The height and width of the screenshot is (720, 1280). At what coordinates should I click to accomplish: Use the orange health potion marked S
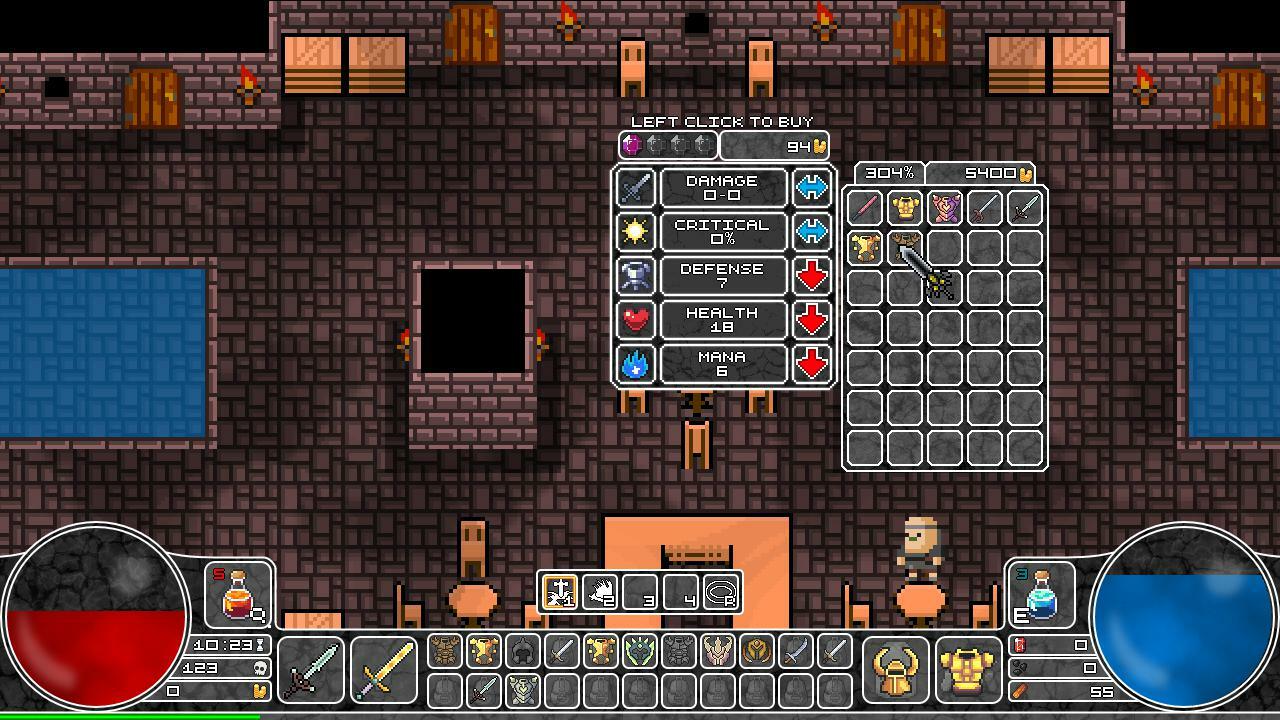click(240, 592)
